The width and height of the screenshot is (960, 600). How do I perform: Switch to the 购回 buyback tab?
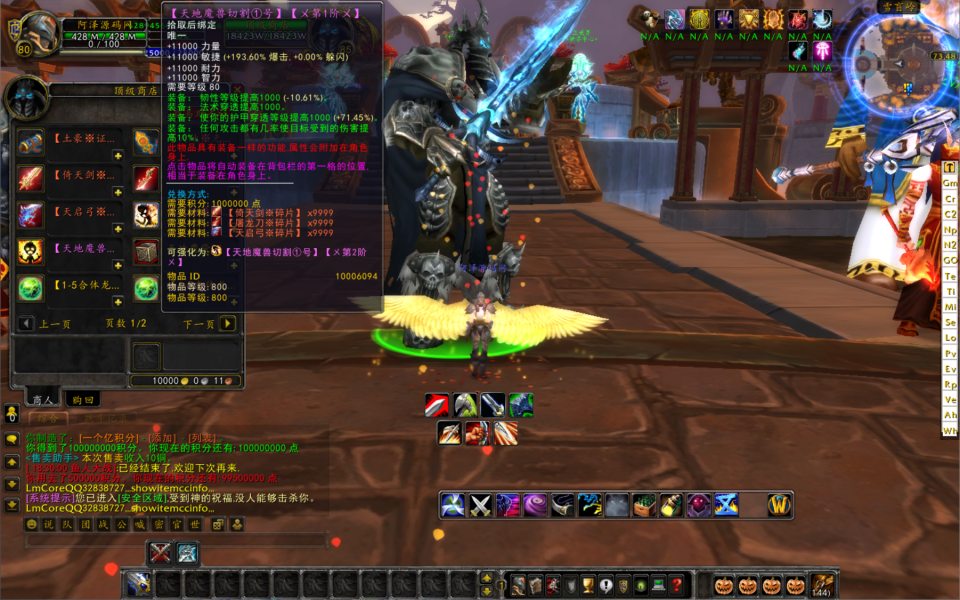coord(82,399)
